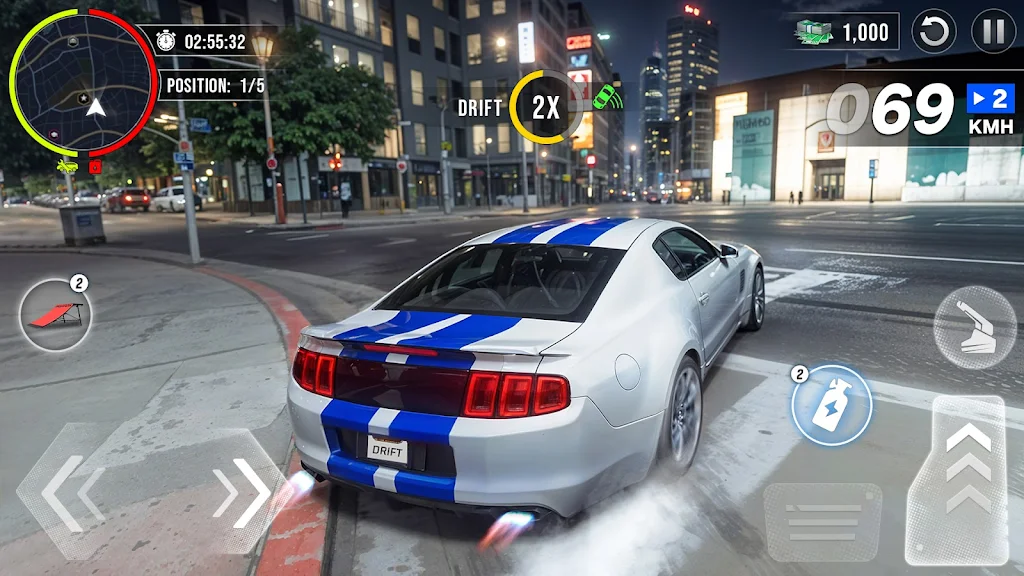The height and width of the screenshot is (576, 1024).
Task: Steer right with the right arrow
Action: [242, 492]
